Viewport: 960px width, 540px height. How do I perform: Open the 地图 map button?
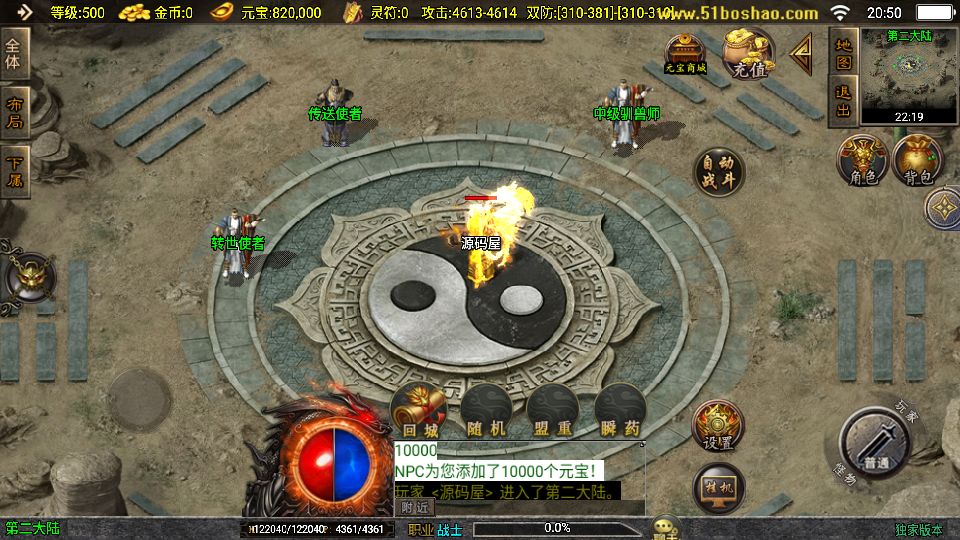pos(843,53)
